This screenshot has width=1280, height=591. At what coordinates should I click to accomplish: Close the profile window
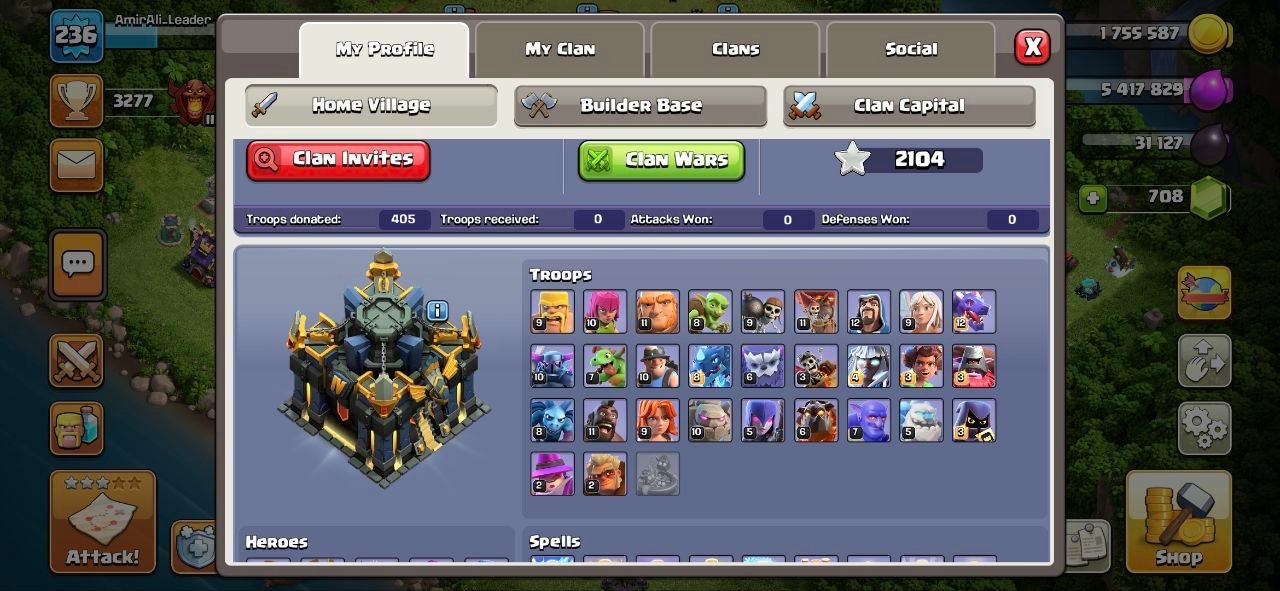[1032, 46]
